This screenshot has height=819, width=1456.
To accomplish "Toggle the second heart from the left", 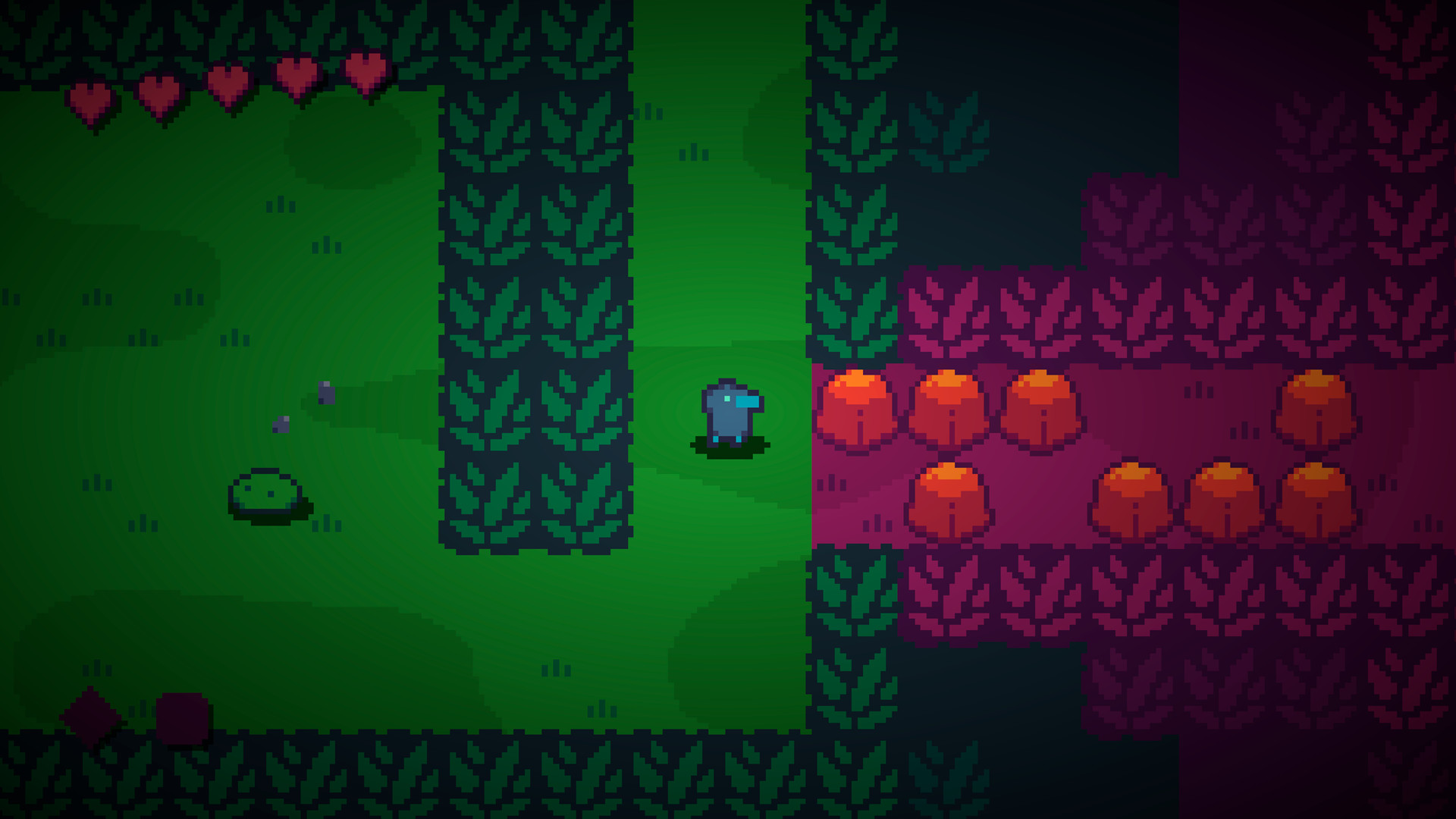I will (158, 91).
